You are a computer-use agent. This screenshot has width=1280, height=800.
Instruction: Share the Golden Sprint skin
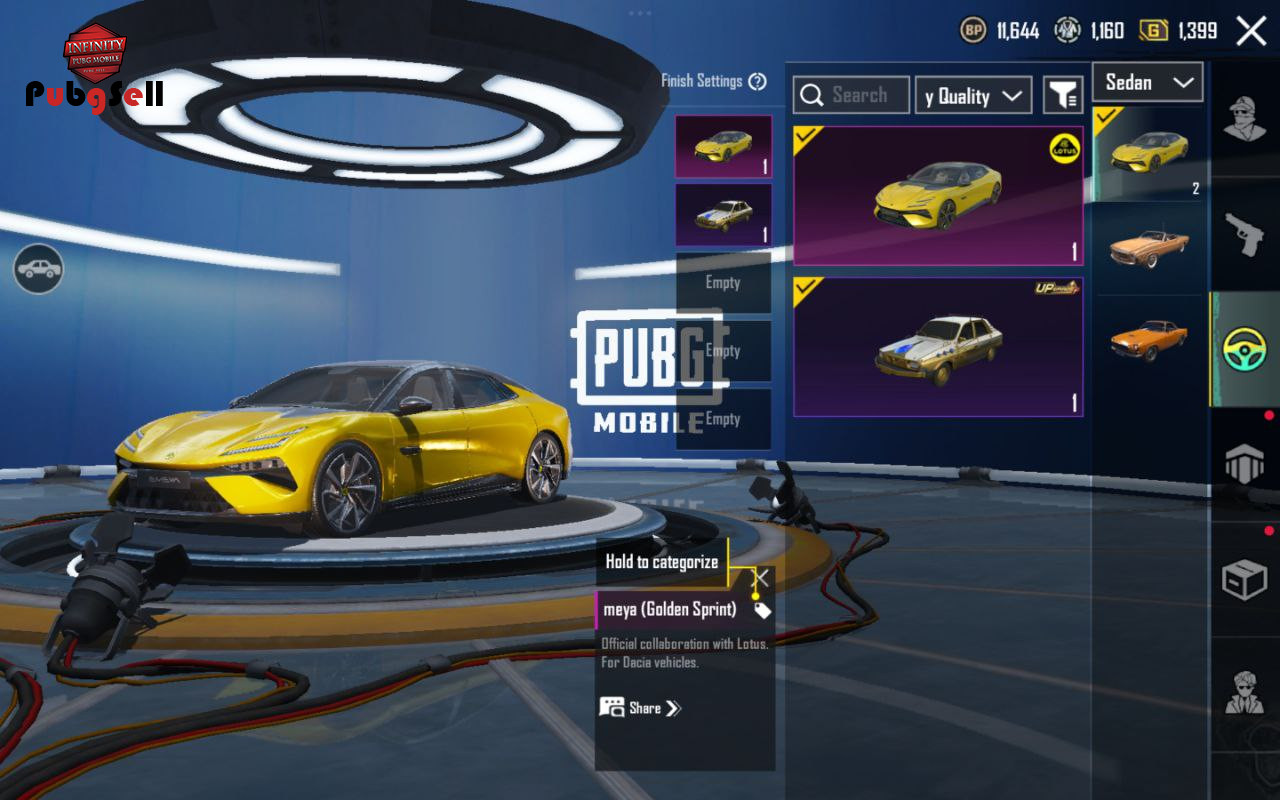coord(640,708)
